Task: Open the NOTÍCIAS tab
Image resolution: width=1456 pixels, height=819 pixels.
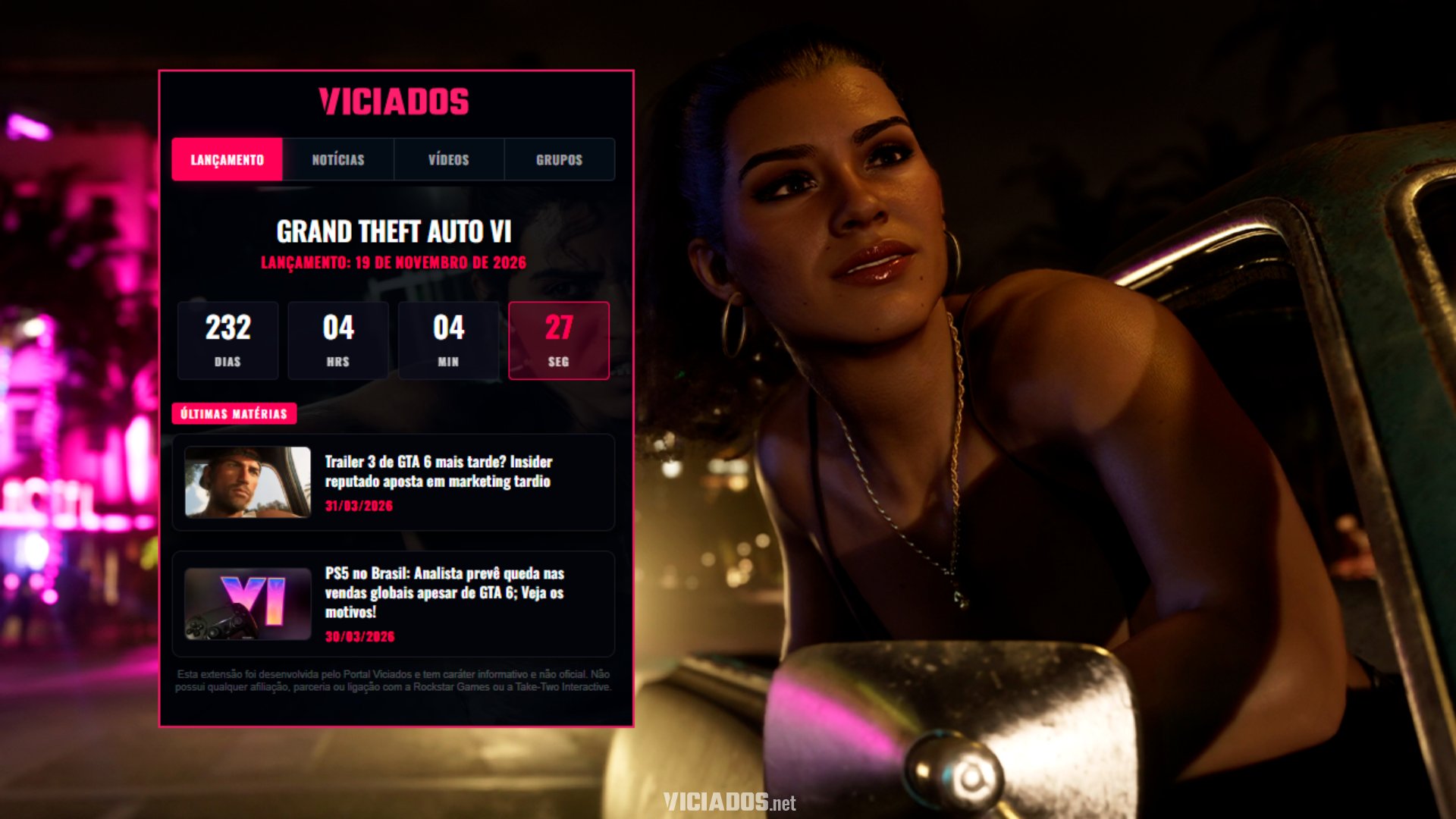Action: click(x=338, y=159)
